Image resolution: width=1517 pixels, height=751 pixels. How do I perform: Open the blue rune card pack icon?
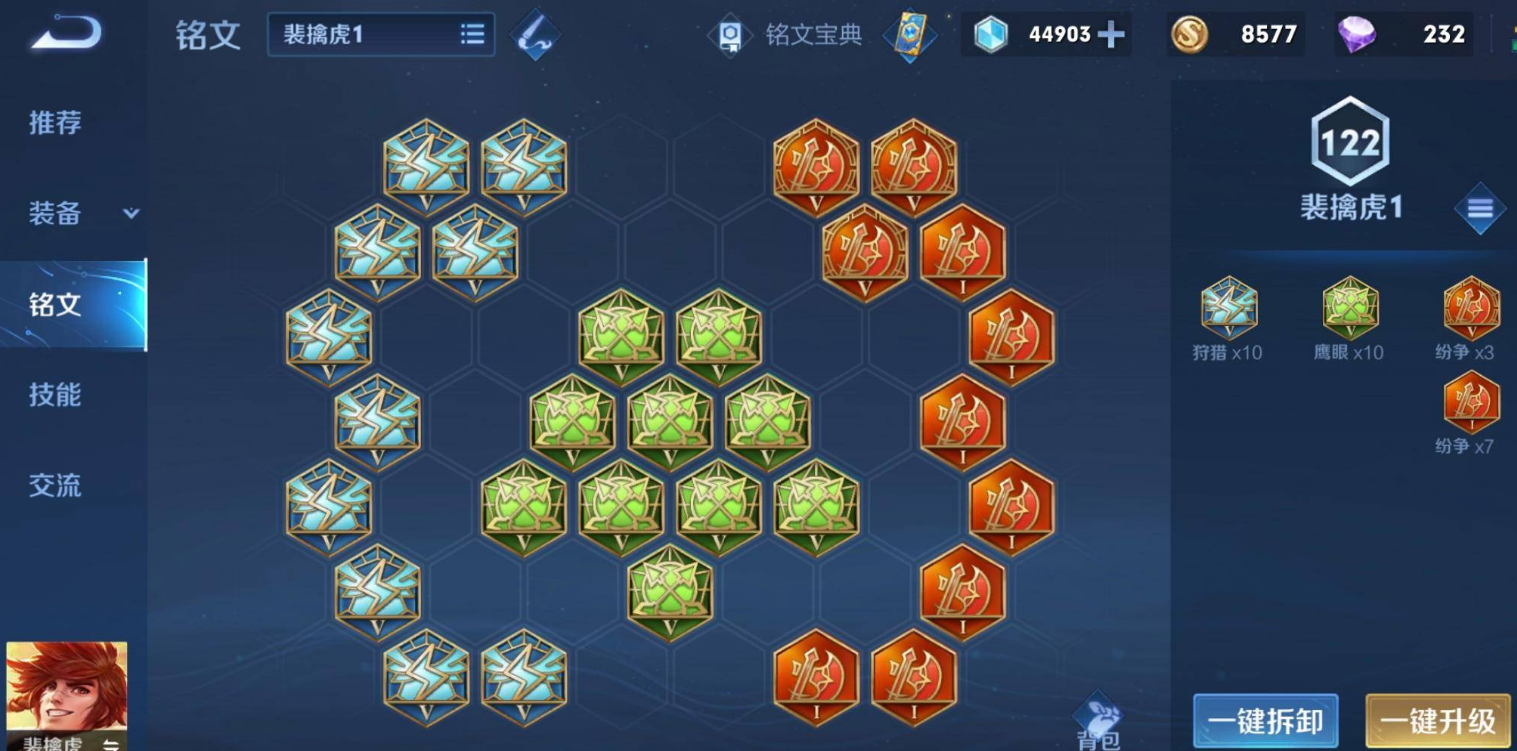pyautogui.click(x=908, y=35)
